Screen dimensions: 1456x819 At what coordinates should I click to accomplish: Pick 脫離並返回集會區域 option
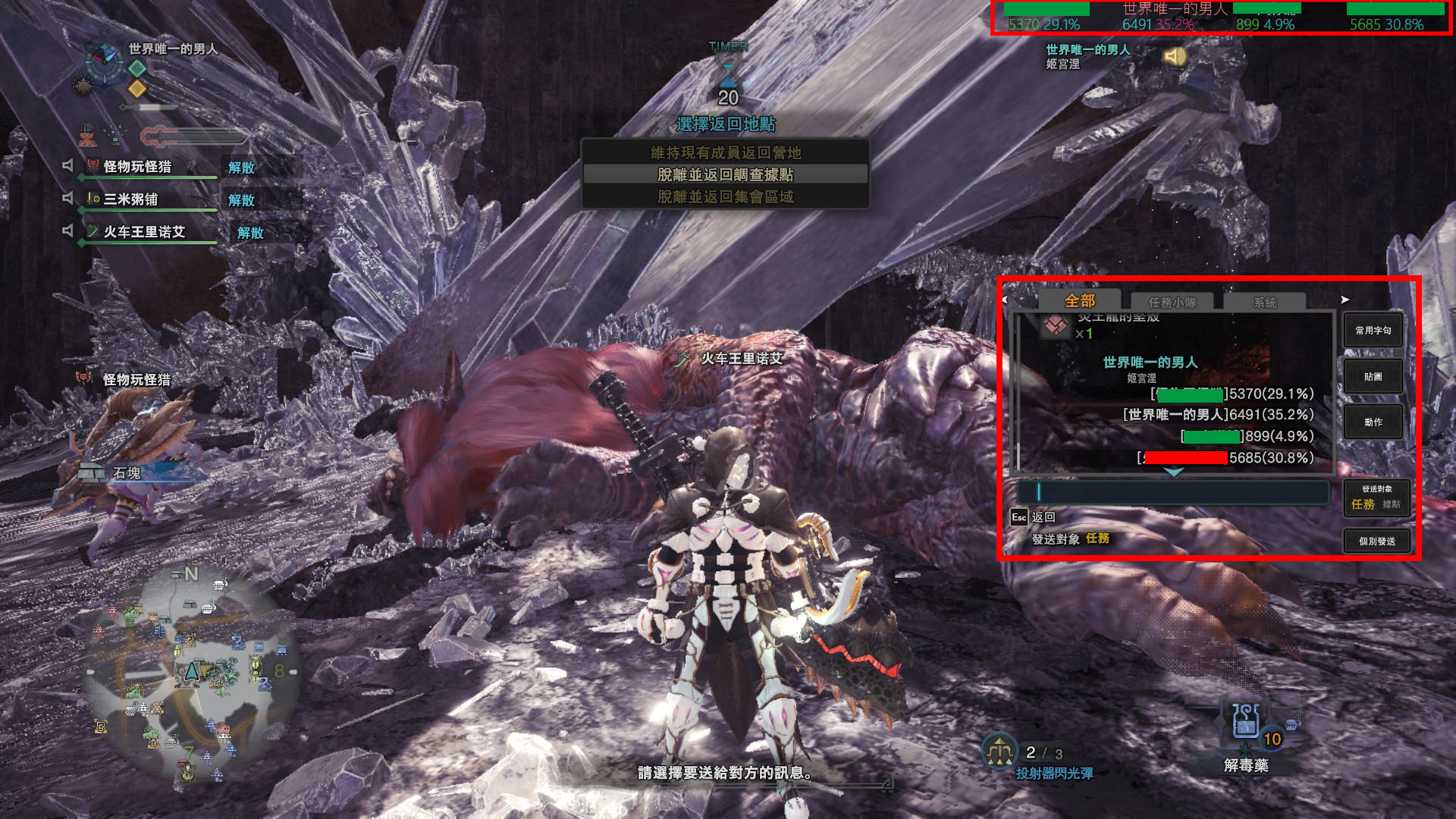coord(725,197)
